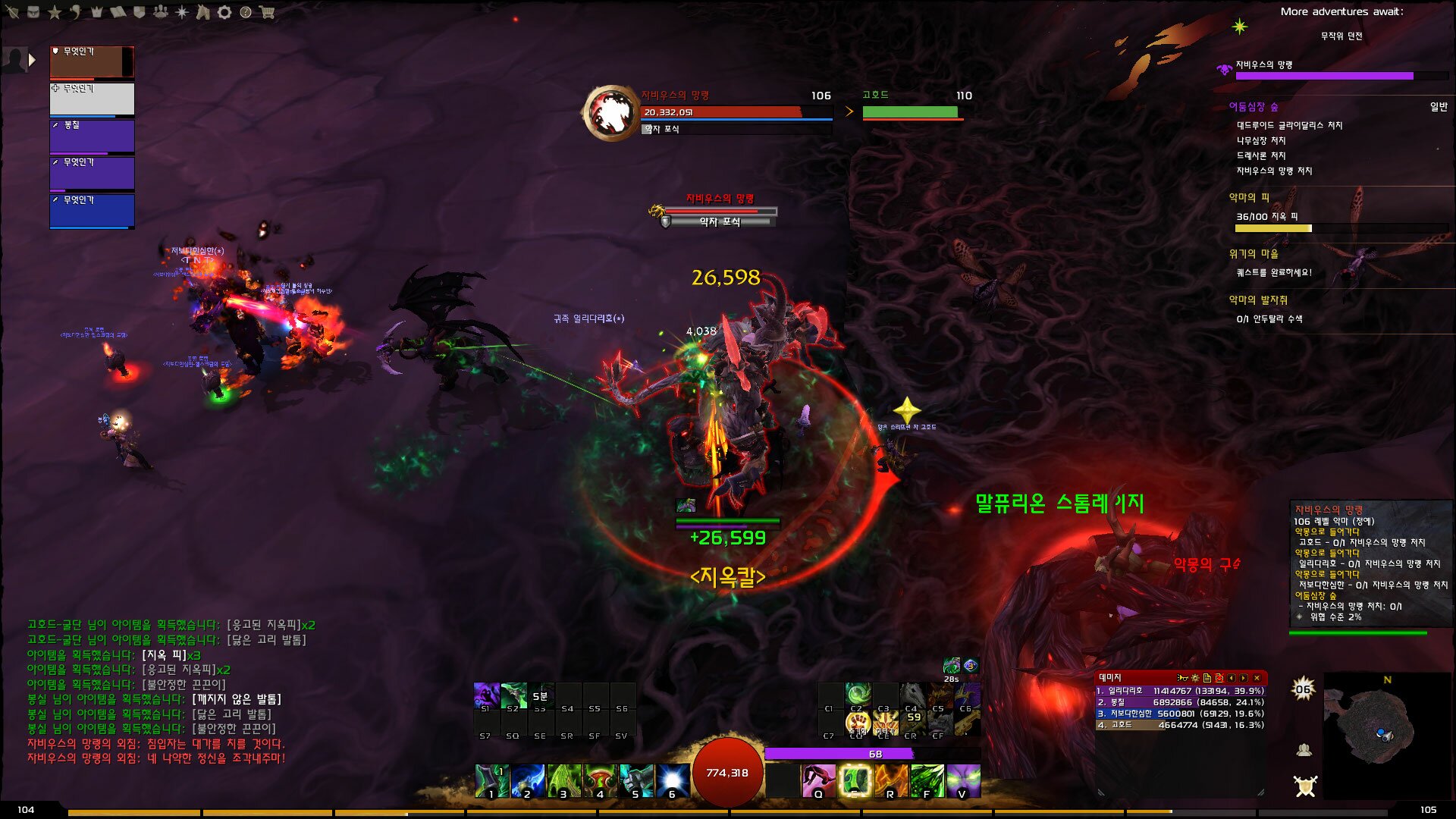The width and height of the screenshot is (1456, 819).
Task: Activate the orange flame ability on R
Action: pos(890,781)
